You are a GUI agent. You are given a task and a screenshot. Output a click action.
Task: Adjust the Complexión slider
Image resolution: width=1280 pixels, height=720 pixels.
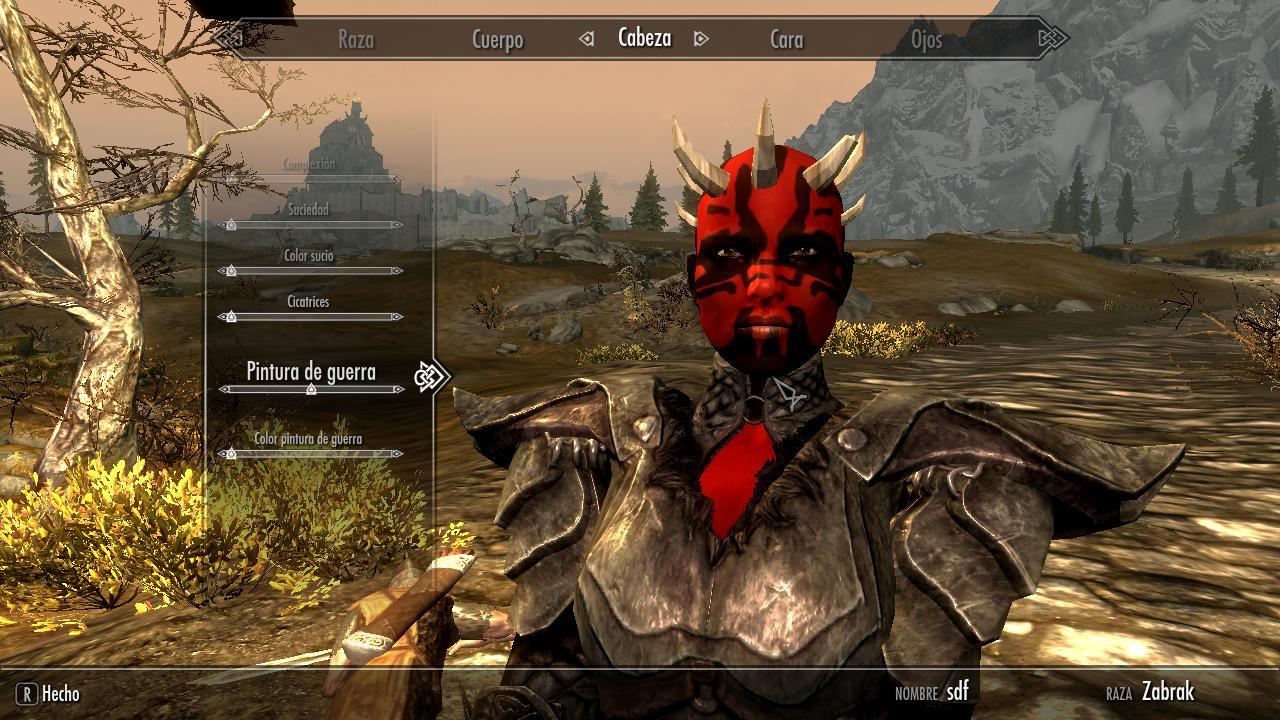(x=311, y=179)
